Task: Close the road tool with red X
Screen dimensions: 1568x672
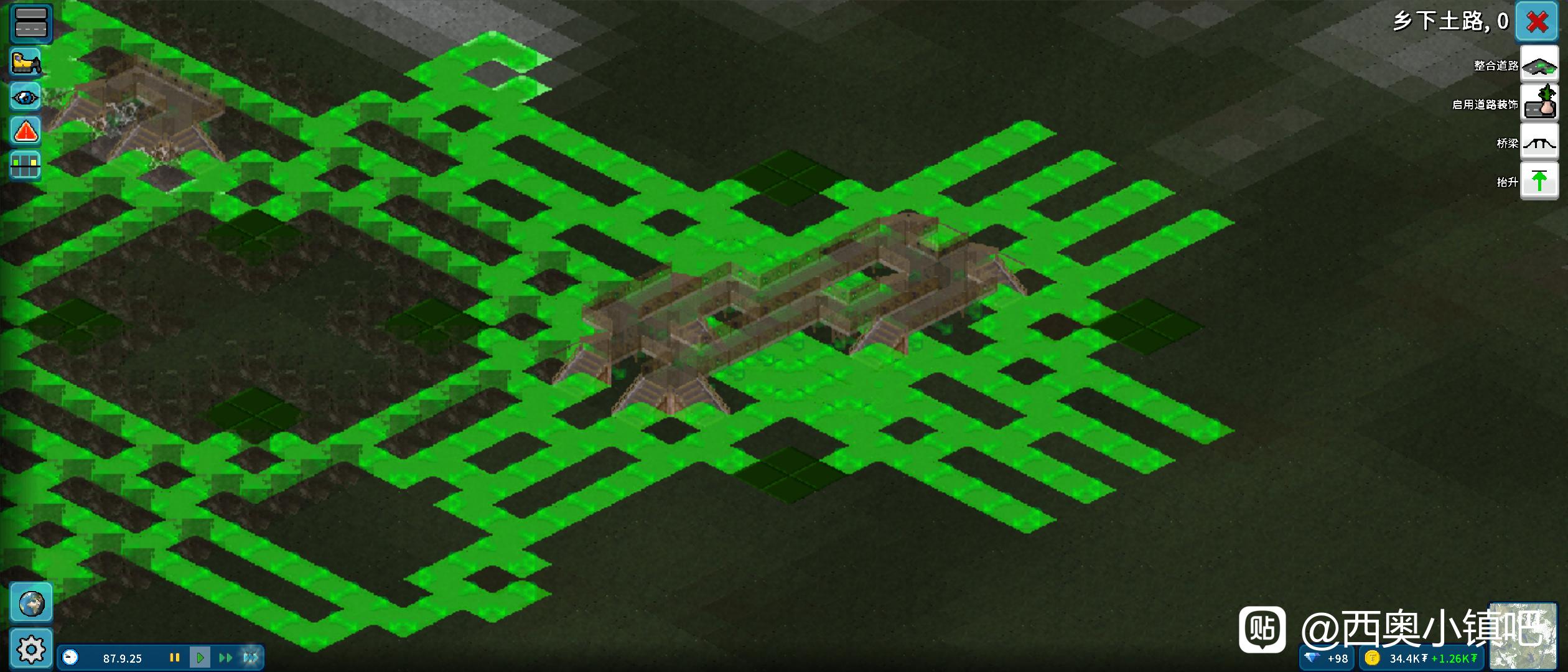Action: coord(1537,22)
